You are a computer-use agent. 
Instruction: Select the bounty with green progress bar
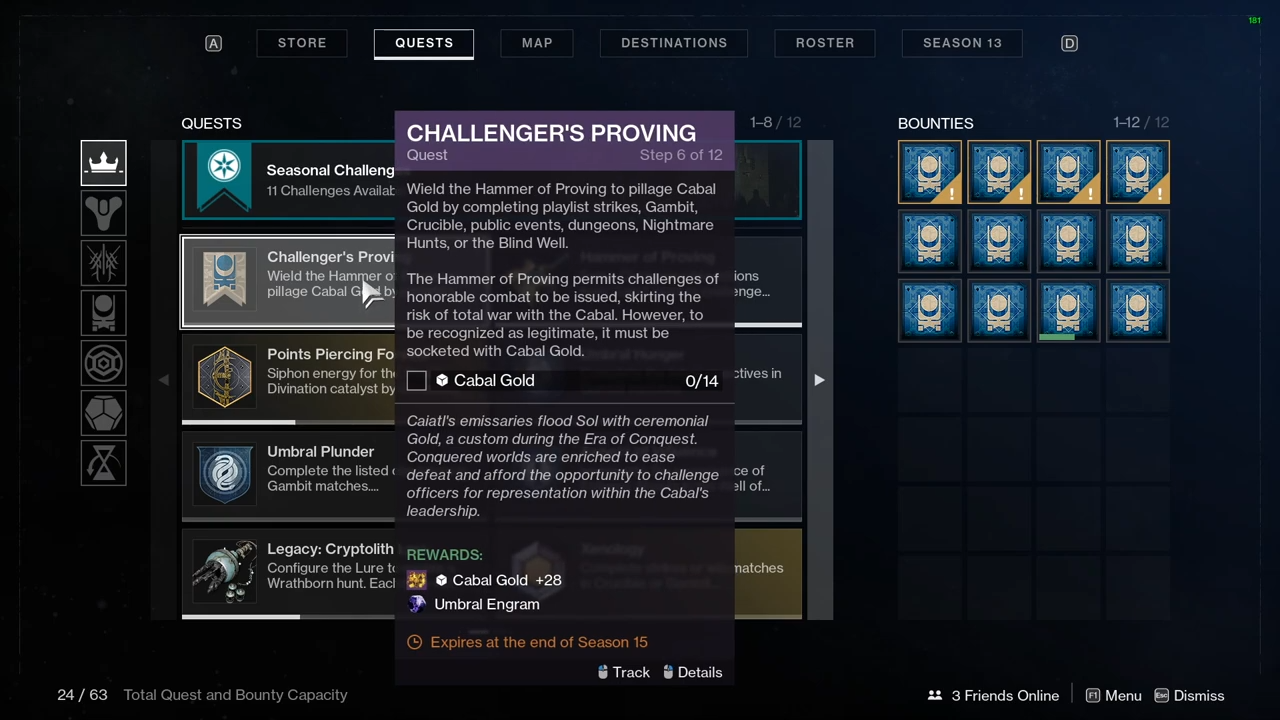coord(1068,311)
